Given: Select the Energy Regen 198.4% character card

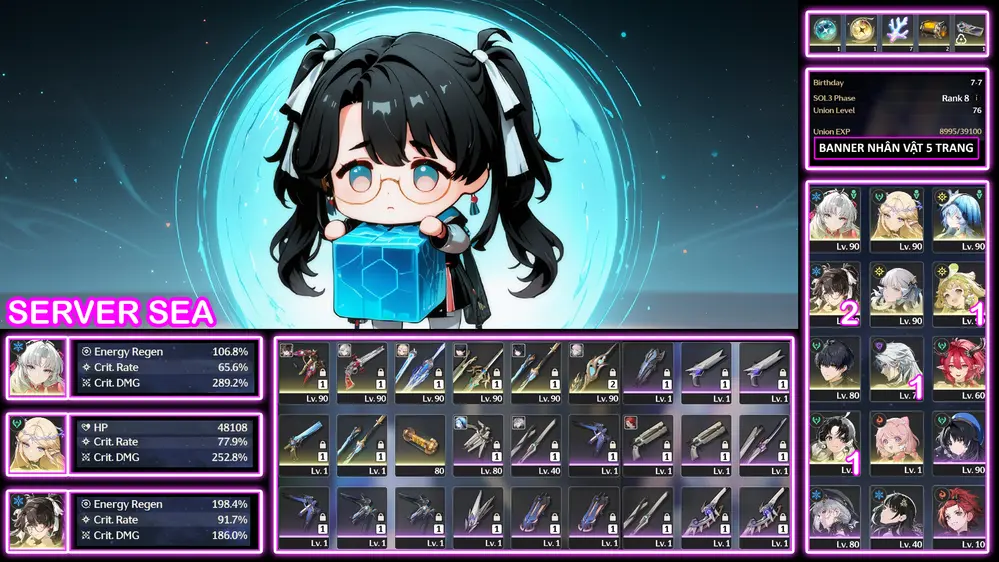Looking at the screenshot, I should click(36, 519).
